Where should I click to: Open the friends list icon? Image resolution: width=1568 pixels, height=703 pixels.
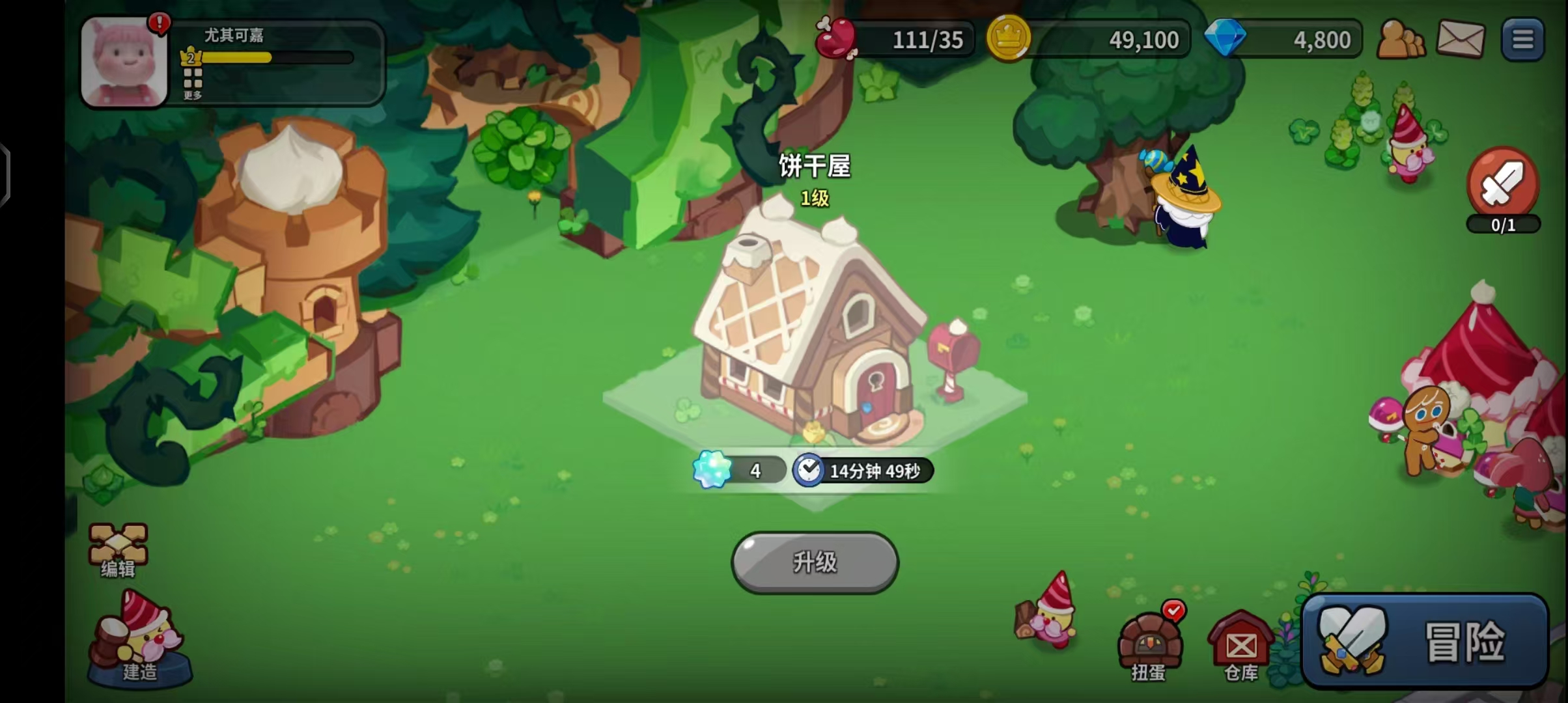click(1401, 40)
